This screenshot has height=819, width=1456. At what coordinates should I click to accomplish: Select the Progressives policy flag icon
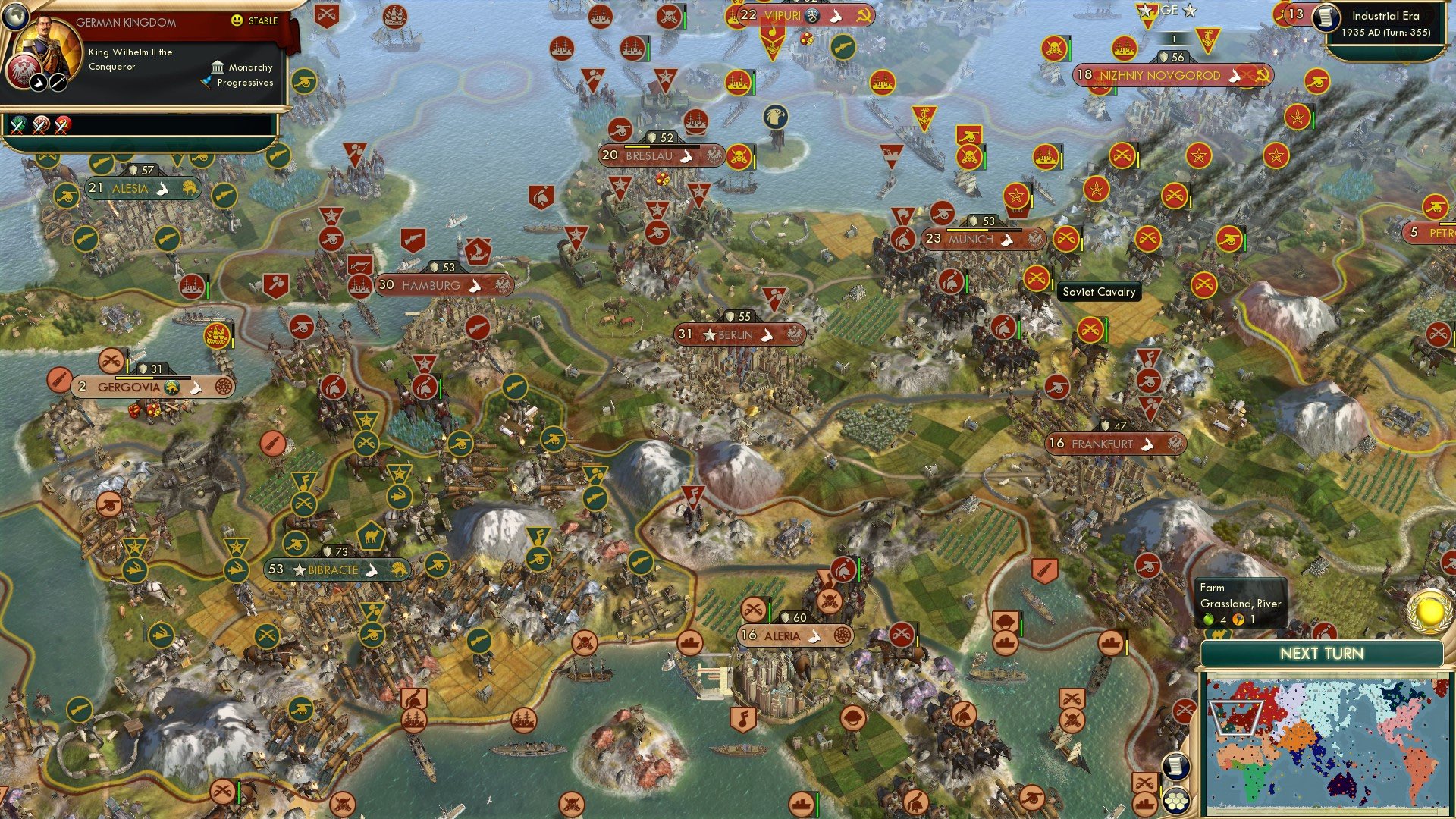pyautogui.click(x=206, y=82)
